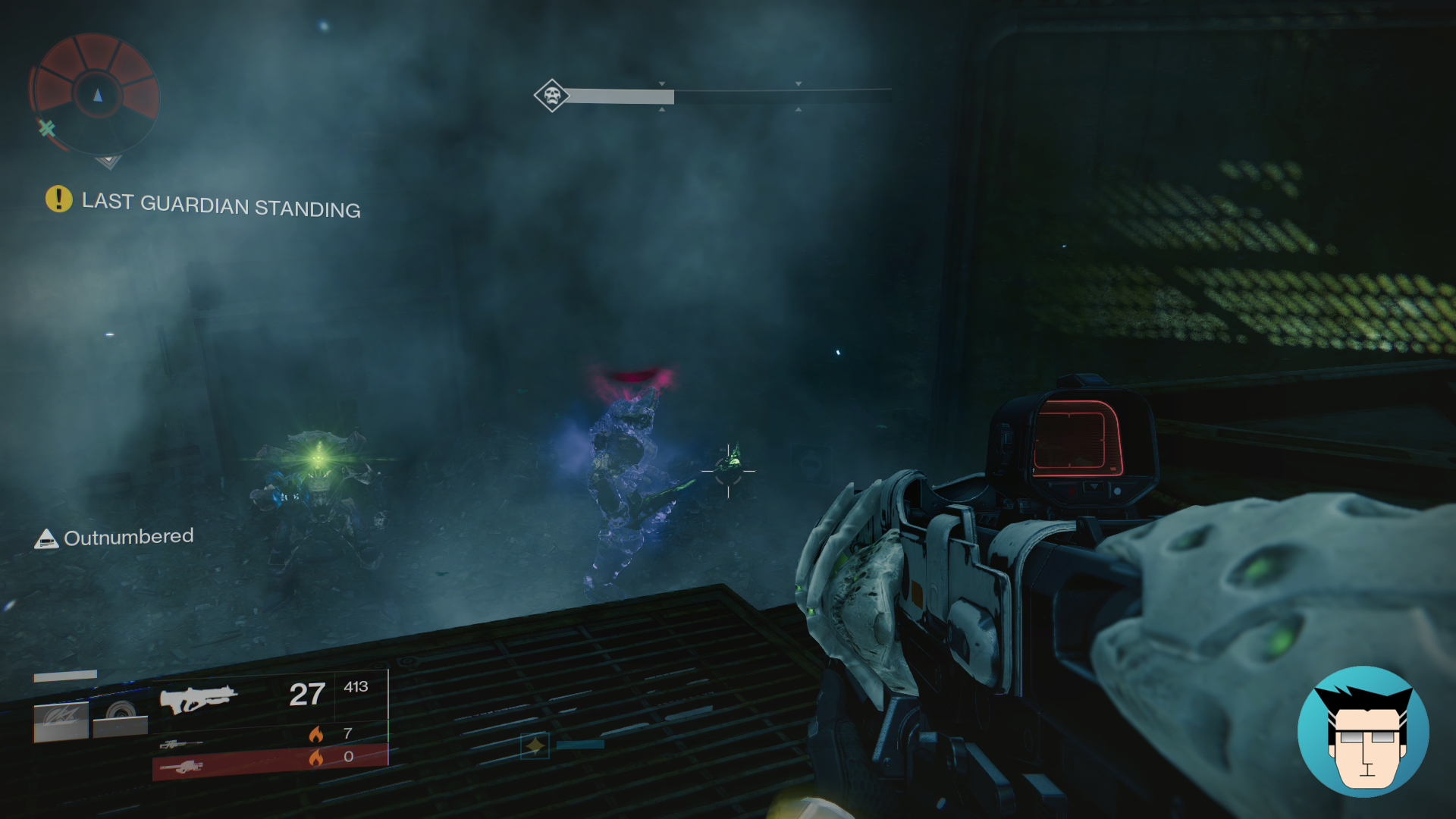Select the boss skull diamond icon
This screenshot has height=819, width=1456.
coord(551,96)
